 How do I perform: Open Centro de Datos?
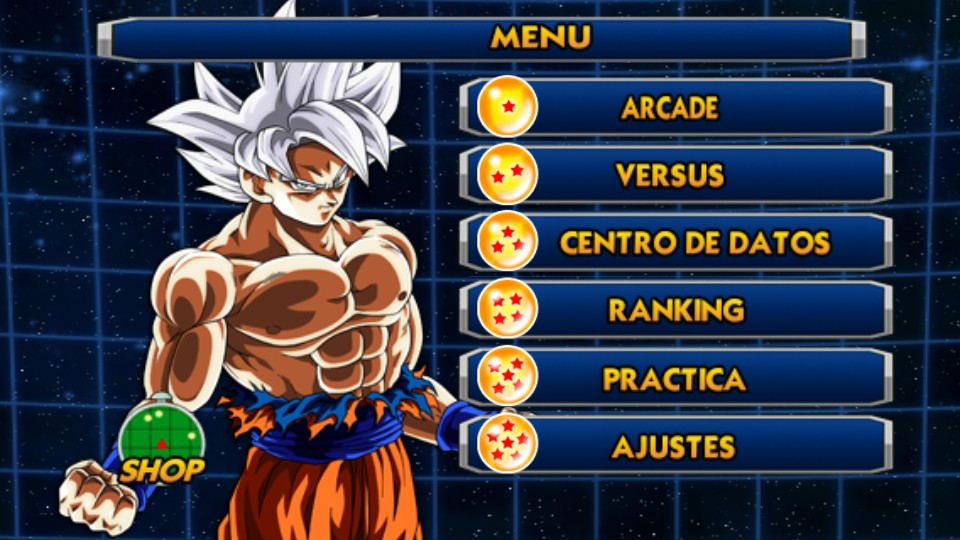click(675, 242)
